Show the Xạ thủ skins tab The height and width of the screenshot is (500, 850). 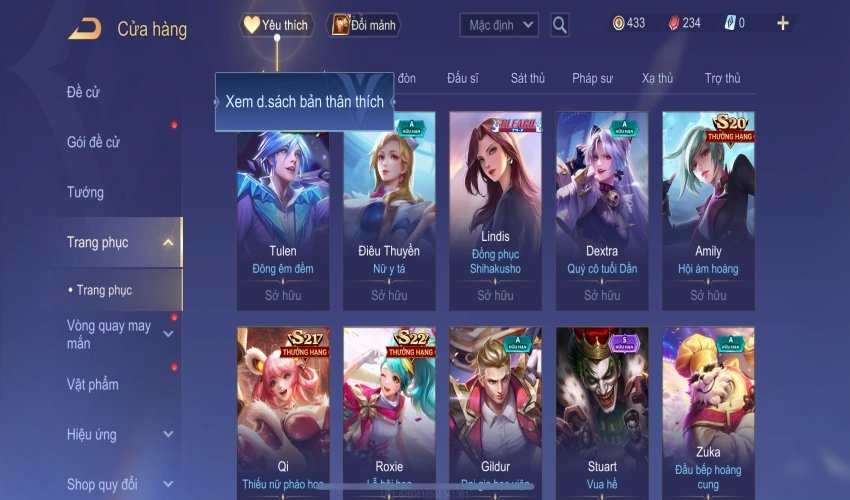[657, 78]
